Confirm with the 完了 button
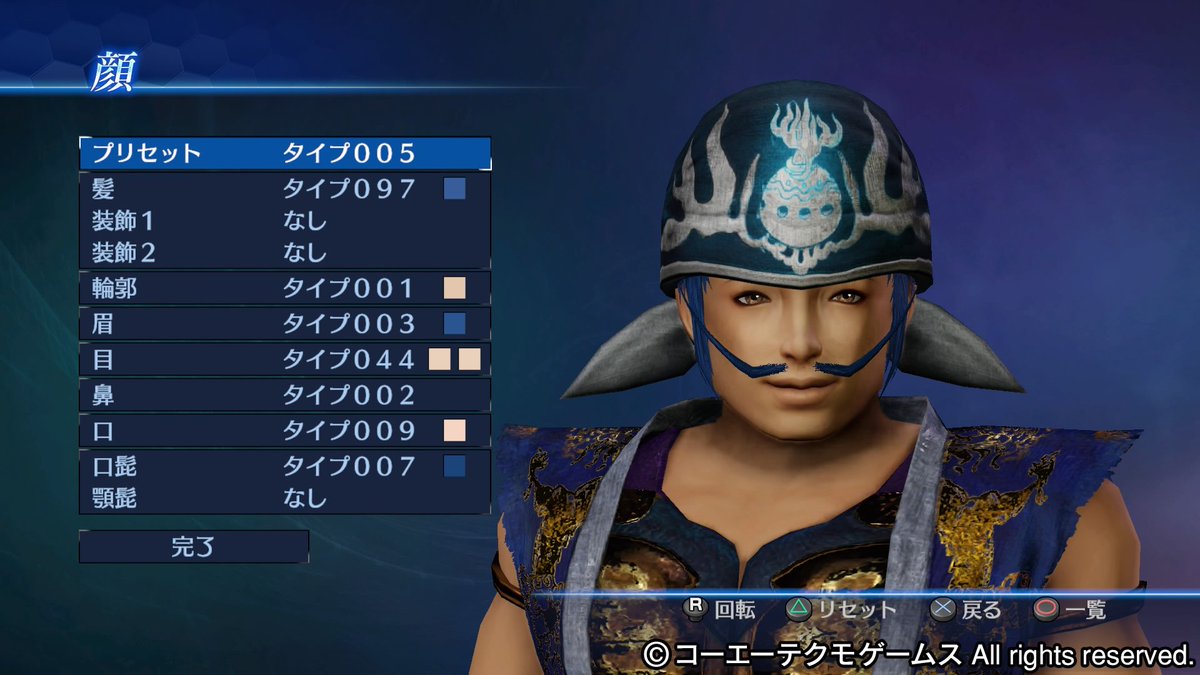This screenshot has width=1200, height=675. pyautogui.click(x=194, y=547)
